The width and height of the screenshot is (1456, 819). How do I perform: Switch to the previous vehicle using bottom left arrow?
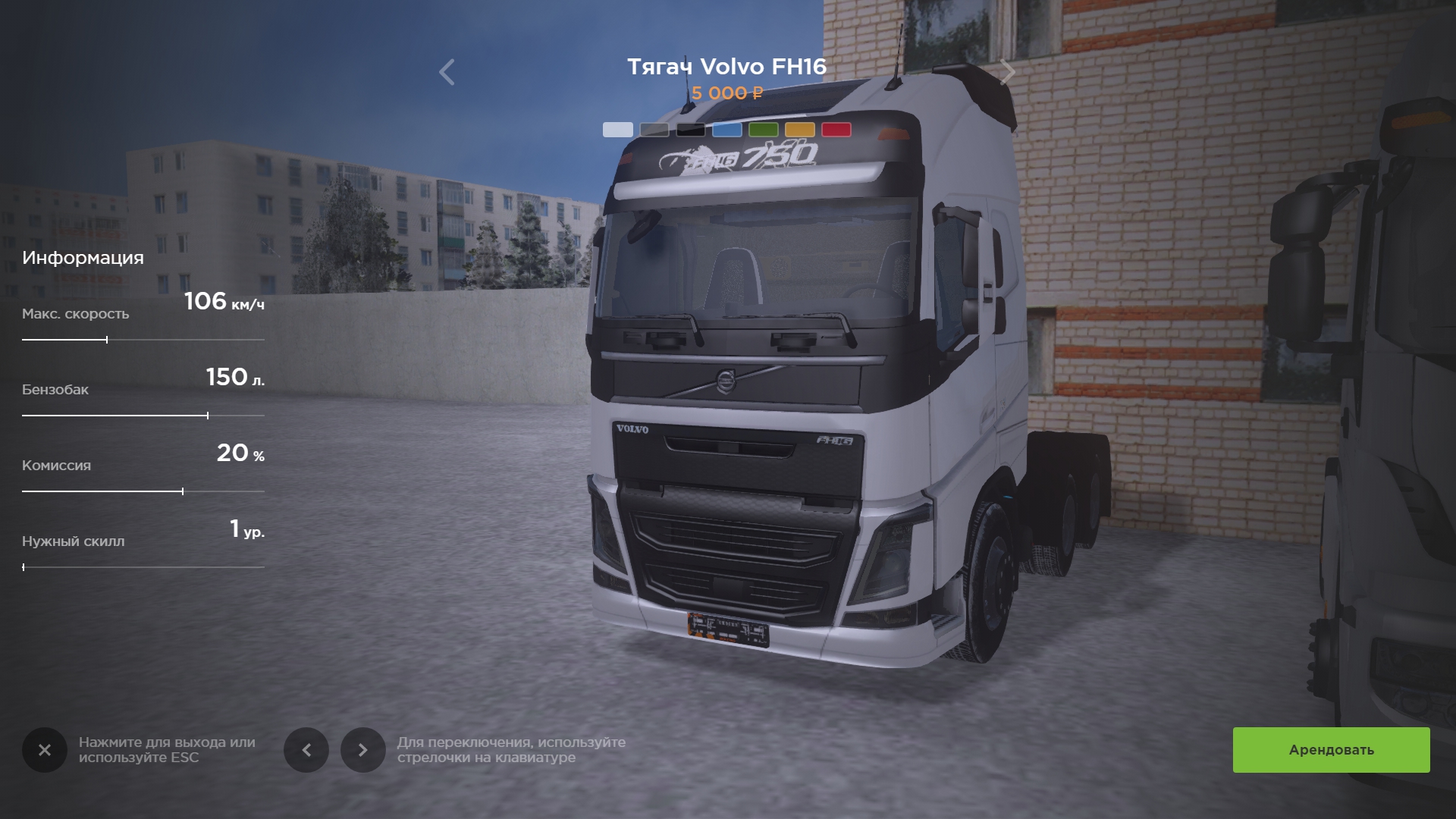[x=306, y=750]
